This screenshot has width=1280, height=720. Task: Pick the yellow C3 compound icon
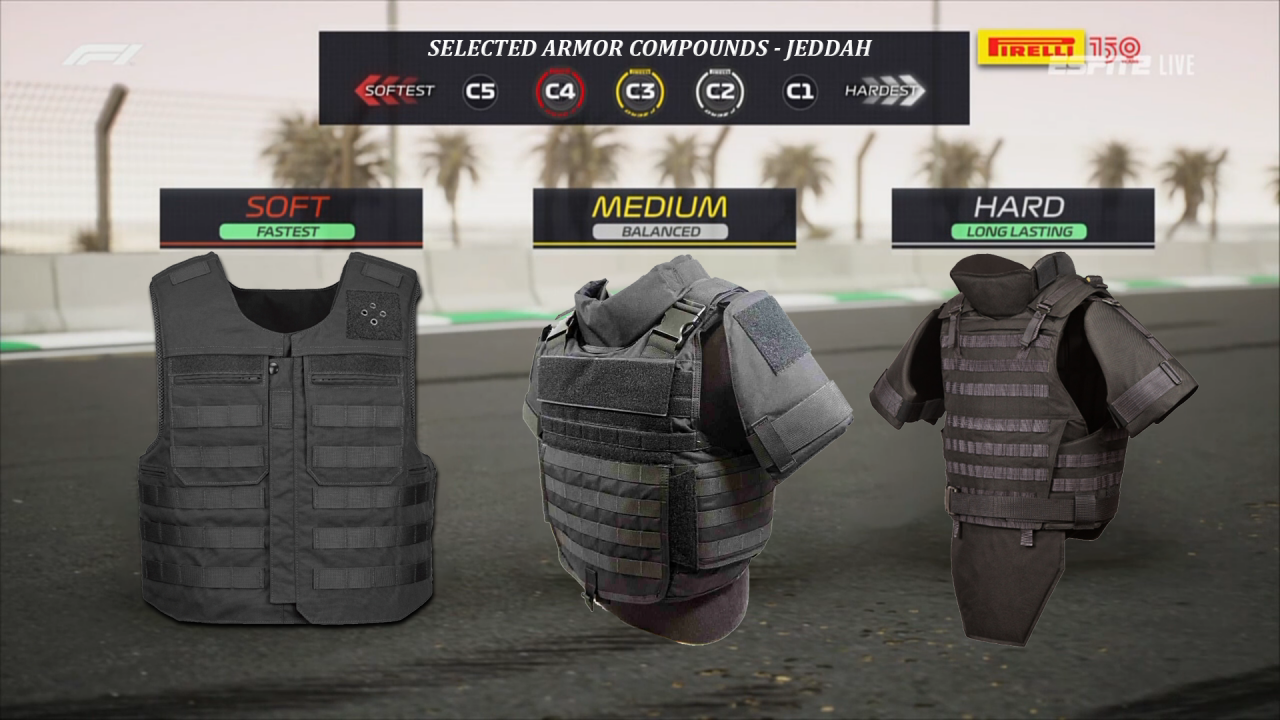640,92
